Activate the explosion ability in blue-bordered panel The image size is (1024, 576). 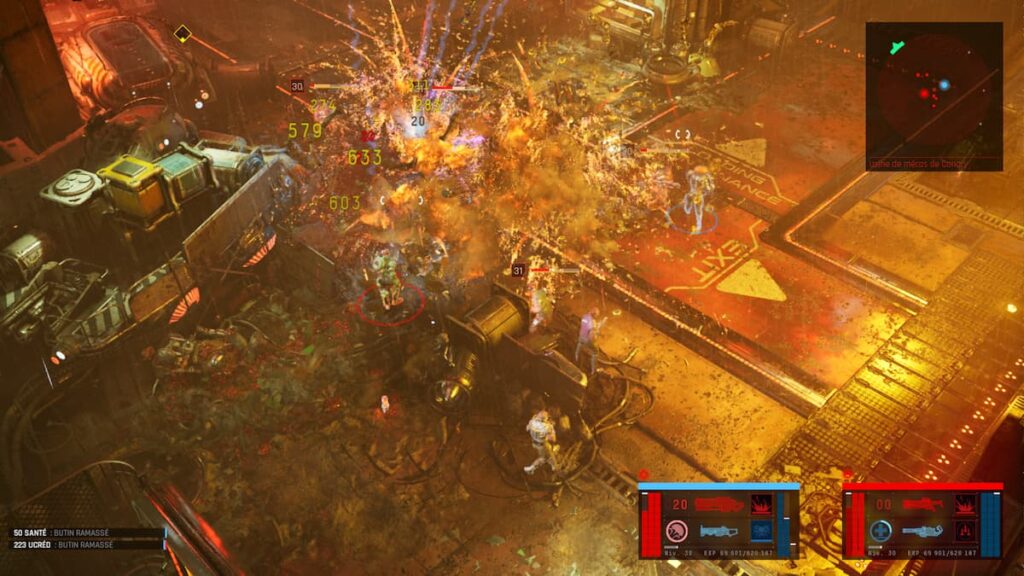[x=761, y=504]
